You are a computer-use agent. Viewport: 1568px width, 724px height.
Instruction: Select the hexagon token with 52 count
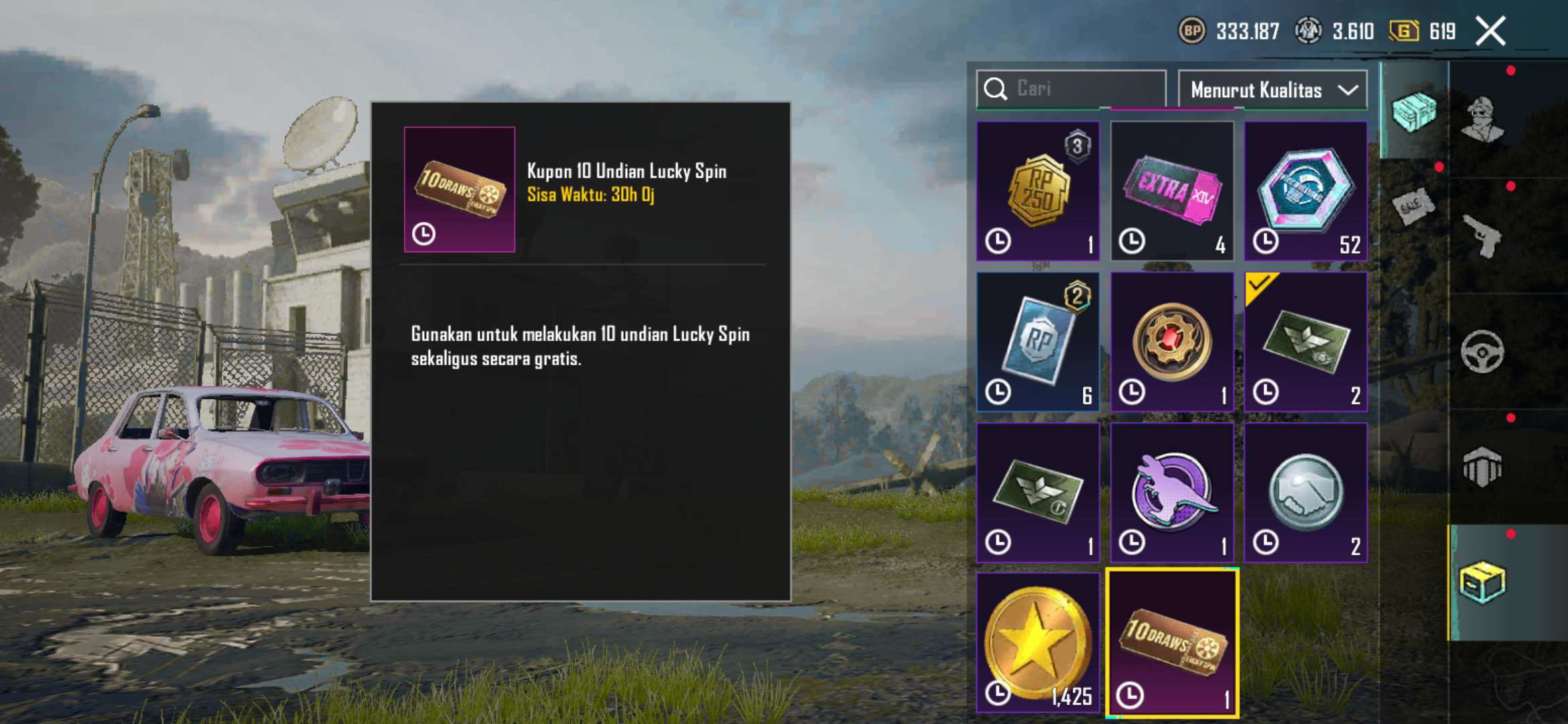coord(1305,191)
